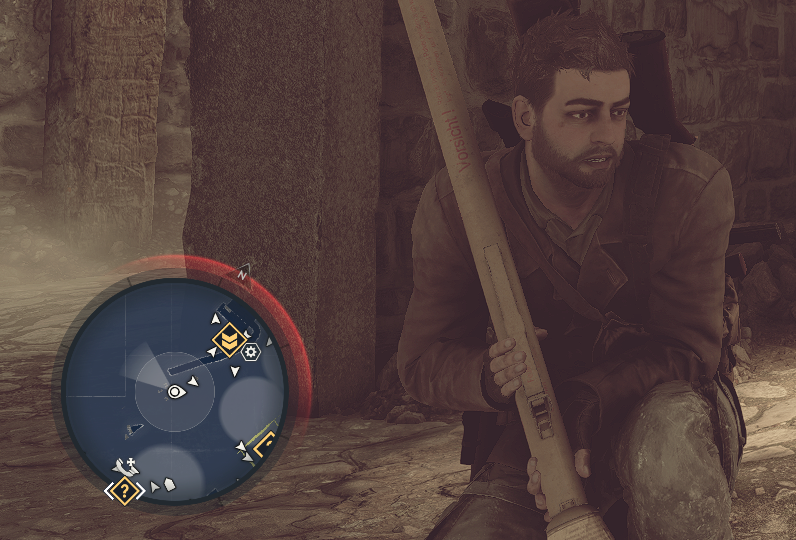This screenshot has width=796, height=540.
Task: Click the player eye marker on minimap
Action: (176, 391)
